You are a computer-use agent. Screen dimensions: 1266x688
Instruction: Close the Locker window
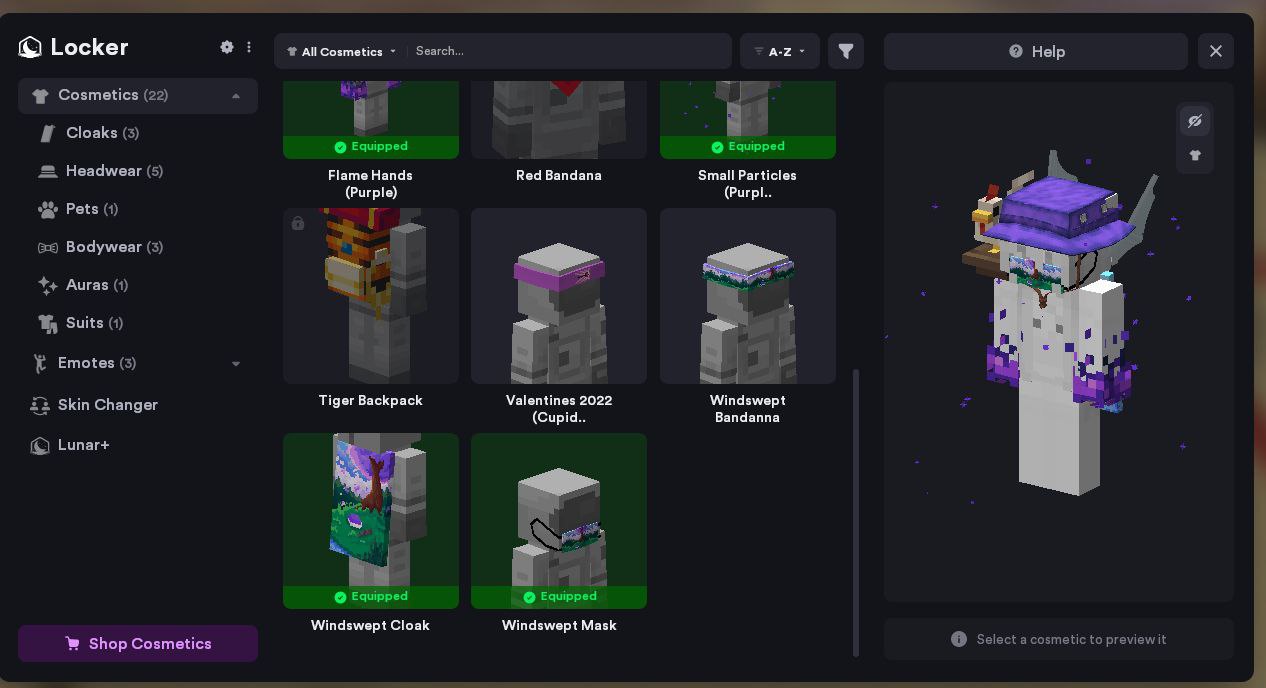tap(1216, 51)
